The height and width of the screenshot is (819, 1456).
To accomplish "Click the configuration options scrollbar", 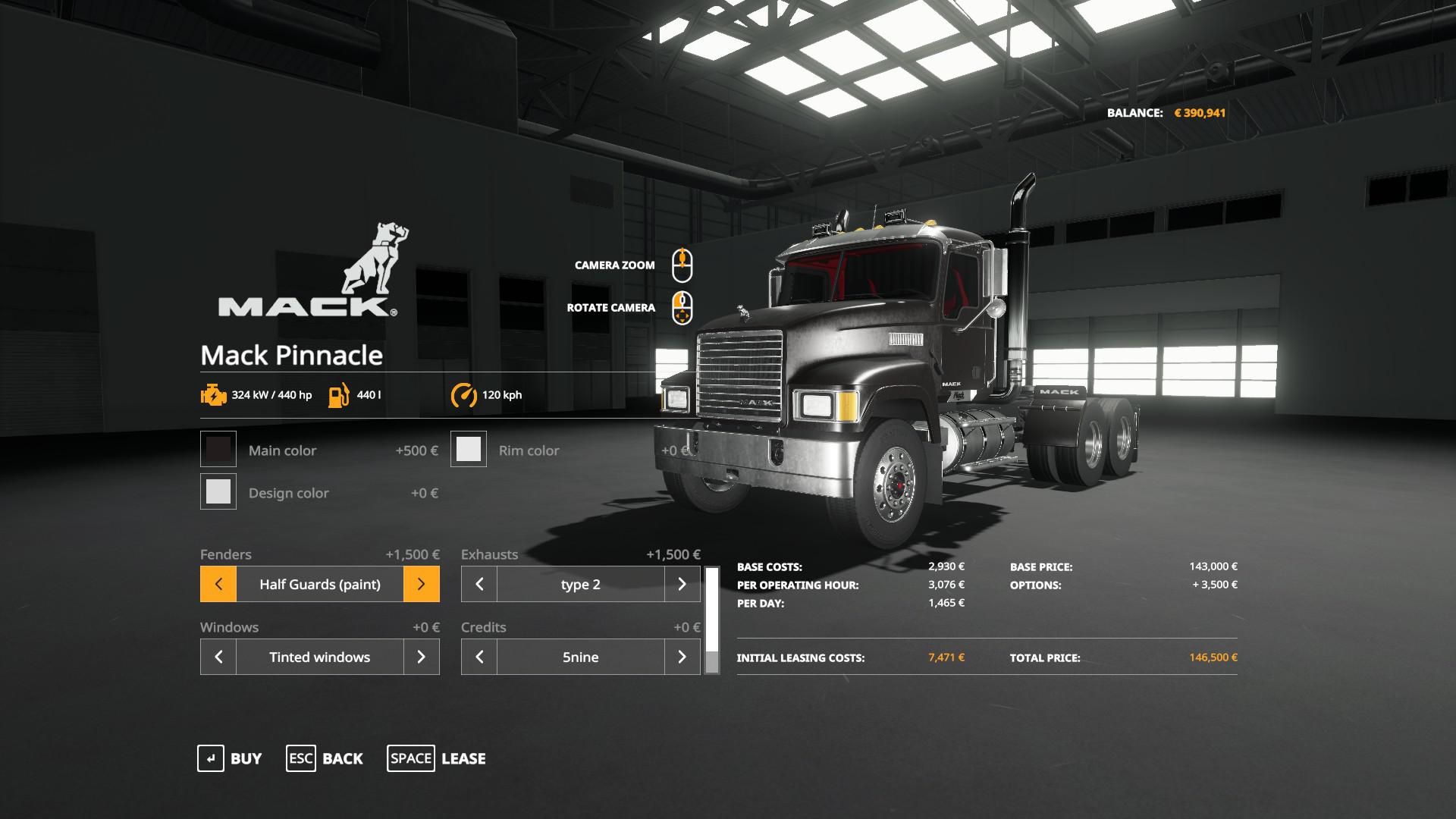I will click(712, 620).
